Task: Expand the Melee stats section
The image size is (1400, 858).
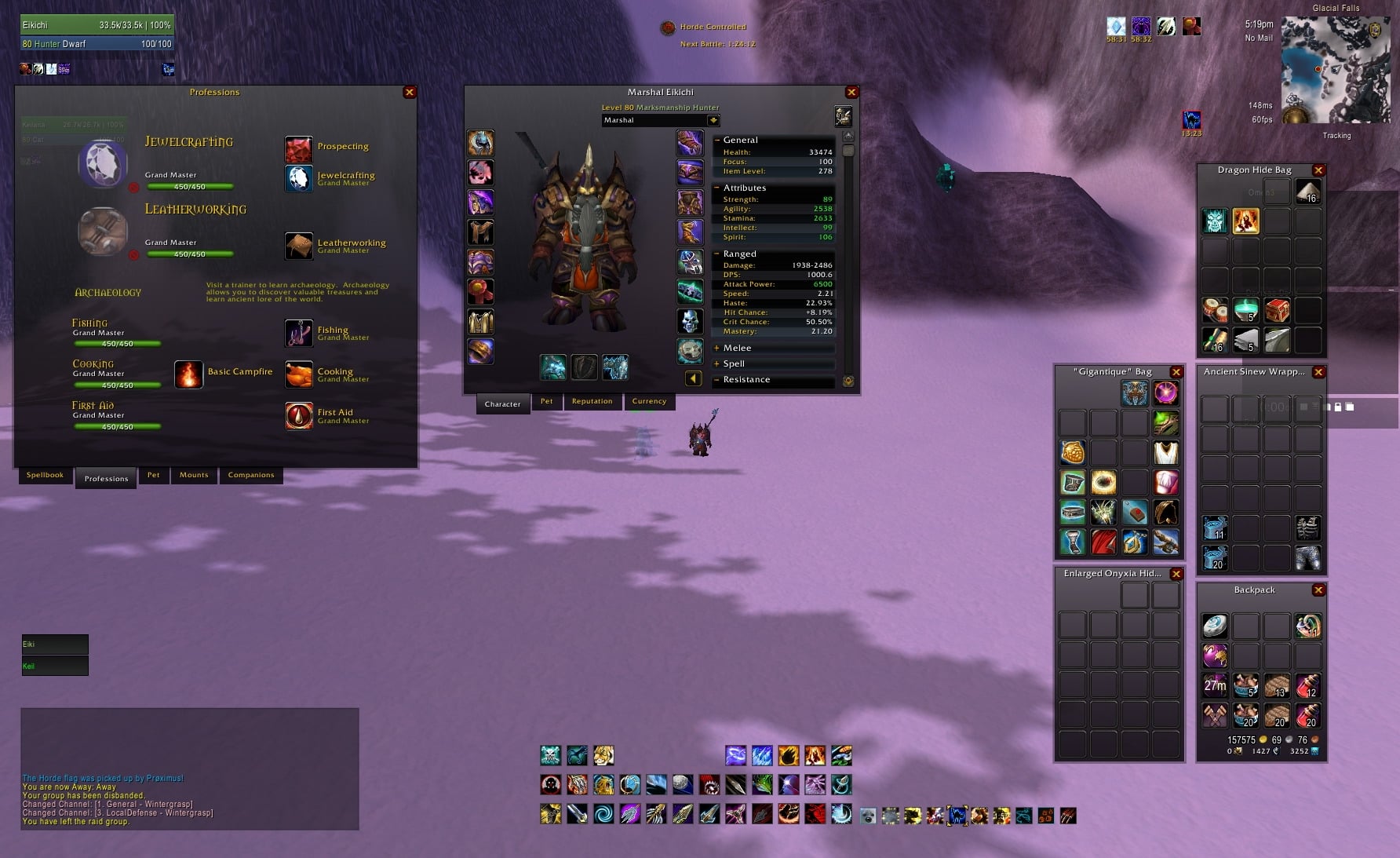Action: click(716, 348)
